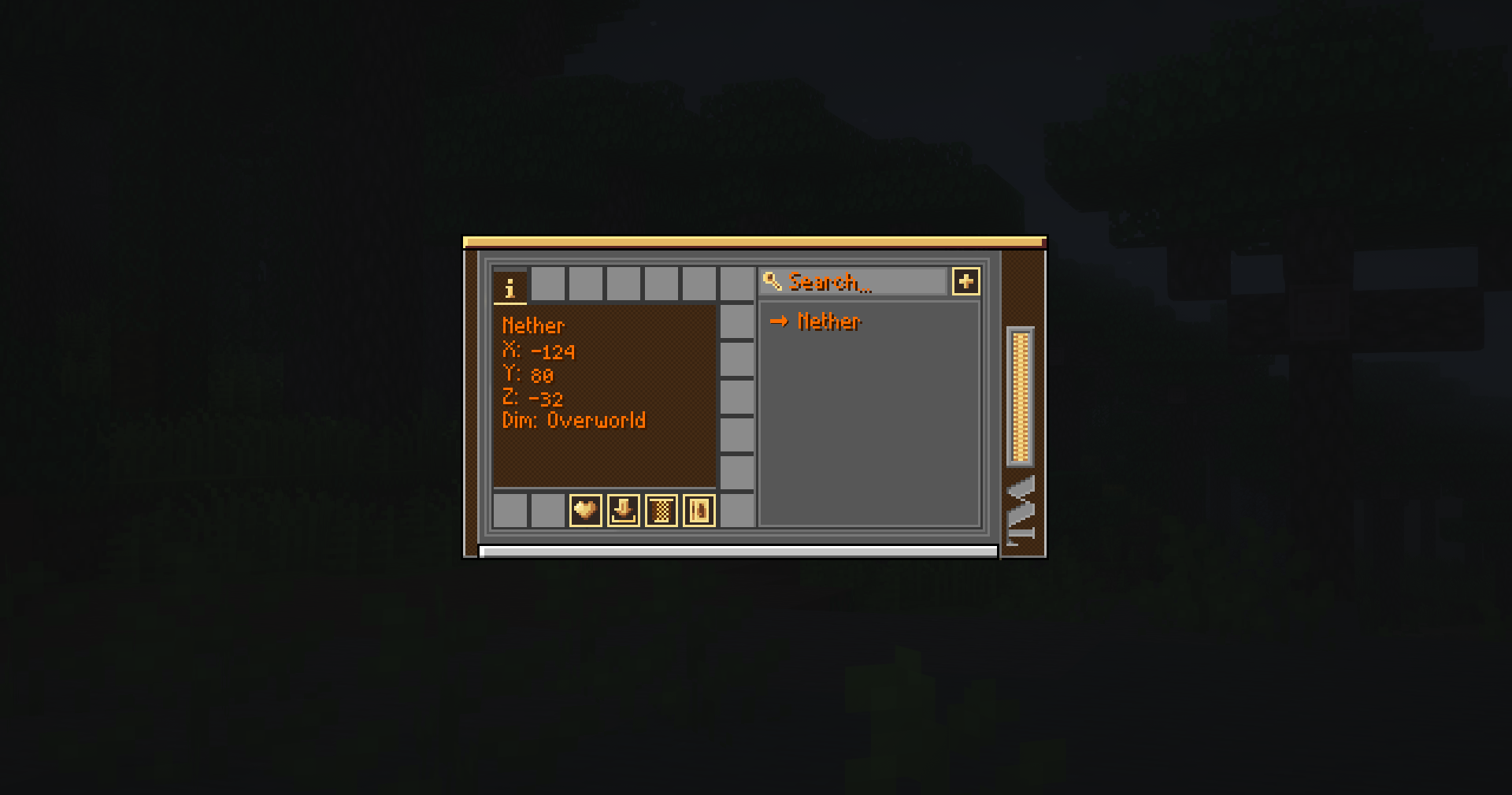Click the teleport boot icon
The width and height of the screenshot is (1512, 795).
[x=623, y=511]
